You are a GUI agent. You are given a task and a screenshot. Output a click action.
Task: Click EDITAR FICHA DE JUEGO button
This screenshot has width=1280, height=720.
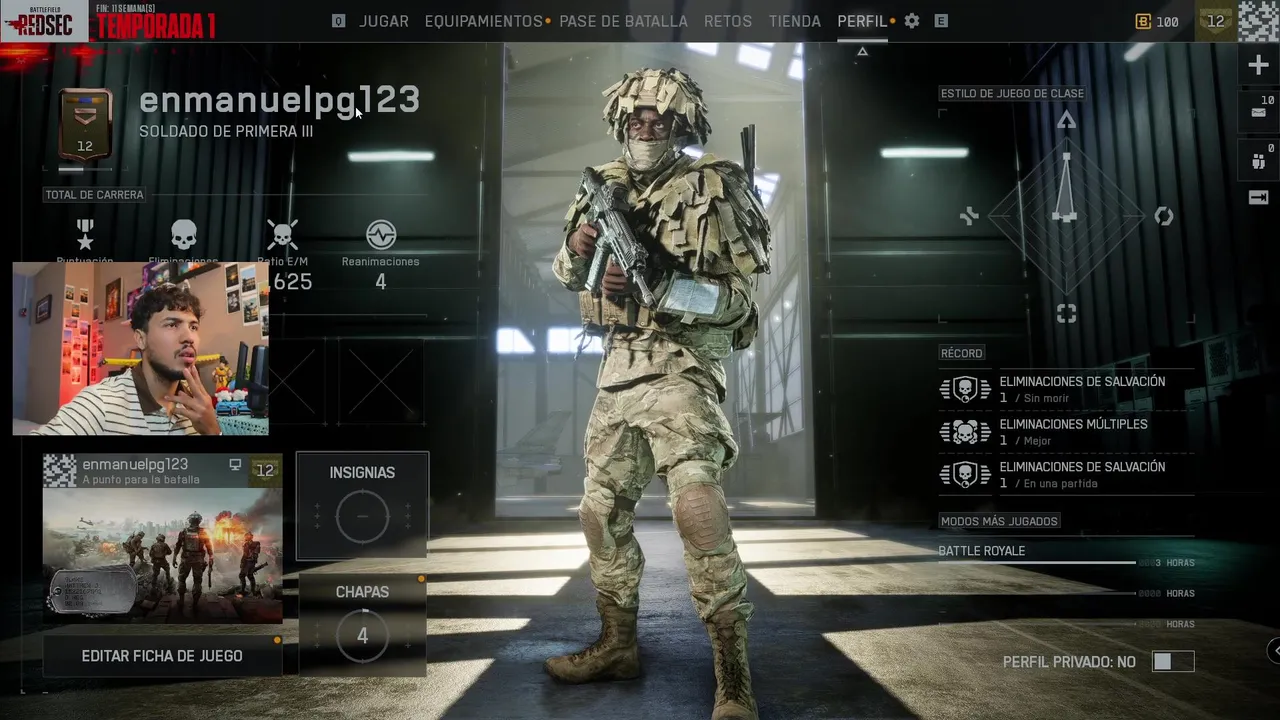162,656
